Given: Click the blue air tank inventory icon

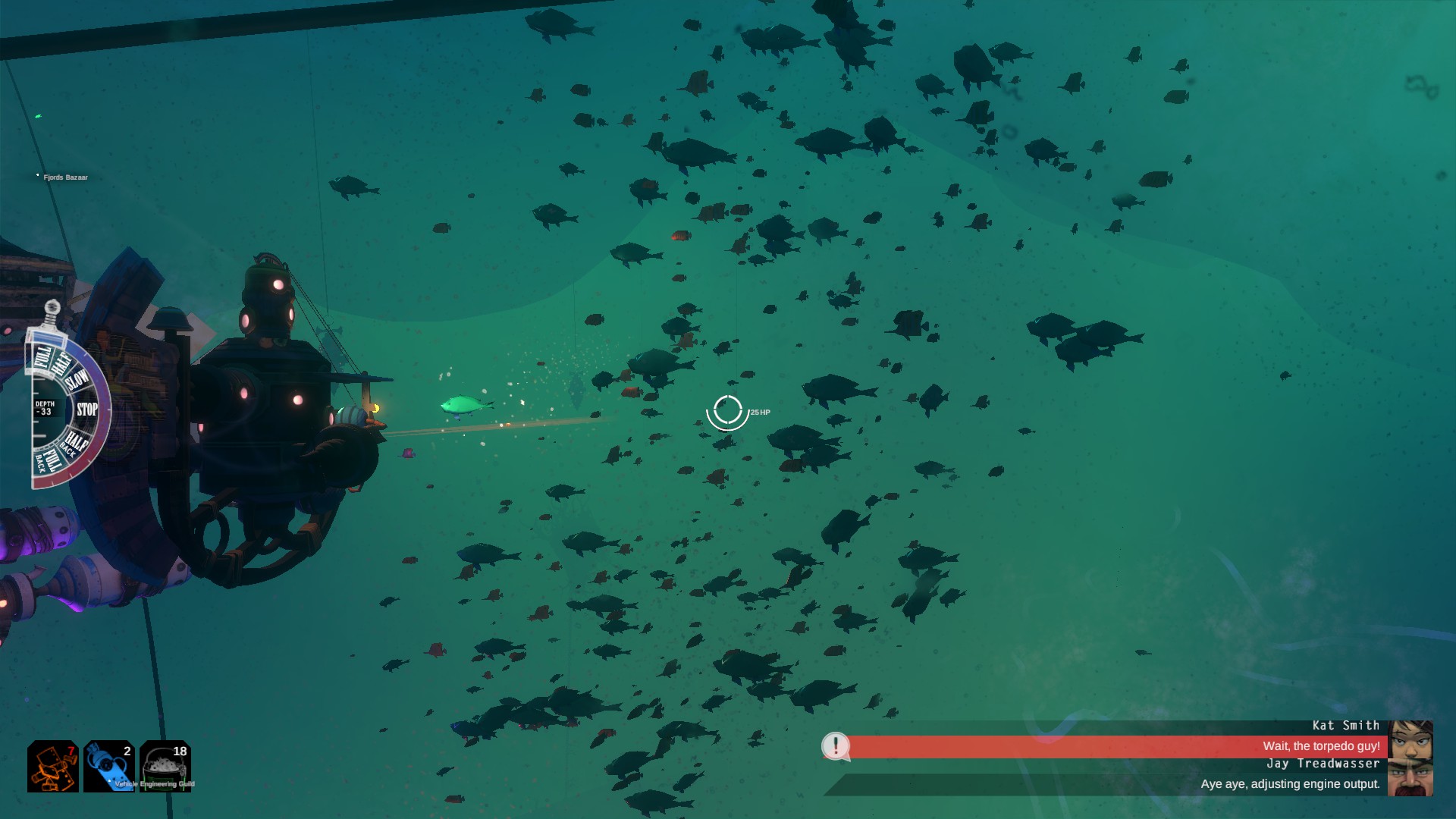Looking at the screenshot, I should (x=108, y=768).
